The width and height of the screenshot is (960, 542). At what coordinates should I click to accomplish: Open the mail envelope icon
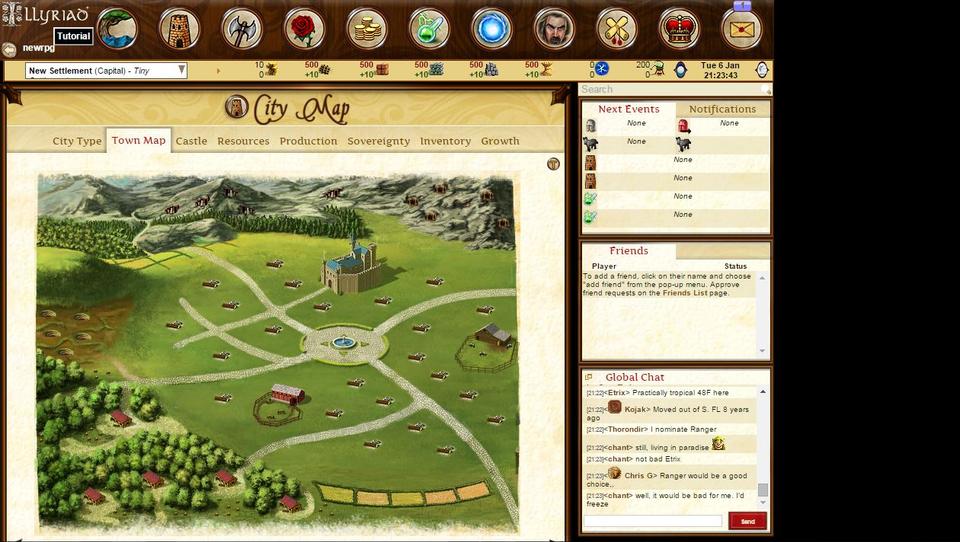741,29
